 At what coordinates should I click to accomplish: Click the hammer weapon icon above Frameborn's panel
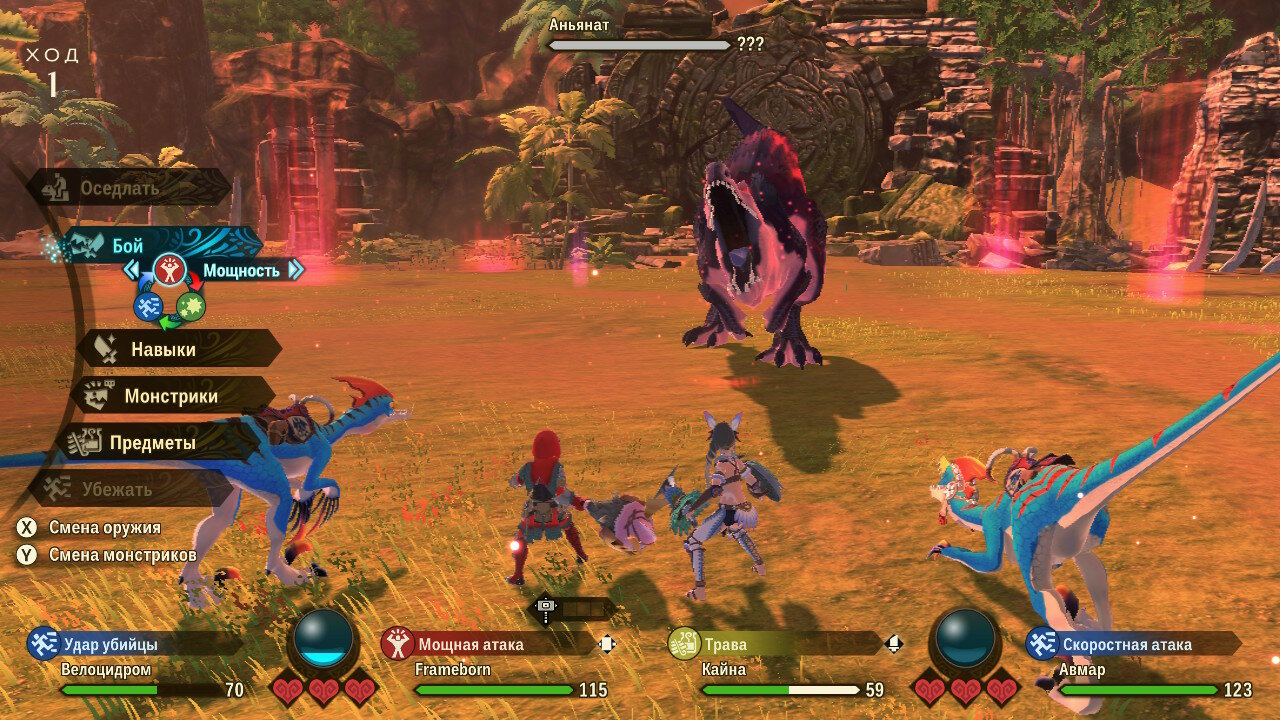click(x=545, y=607)
